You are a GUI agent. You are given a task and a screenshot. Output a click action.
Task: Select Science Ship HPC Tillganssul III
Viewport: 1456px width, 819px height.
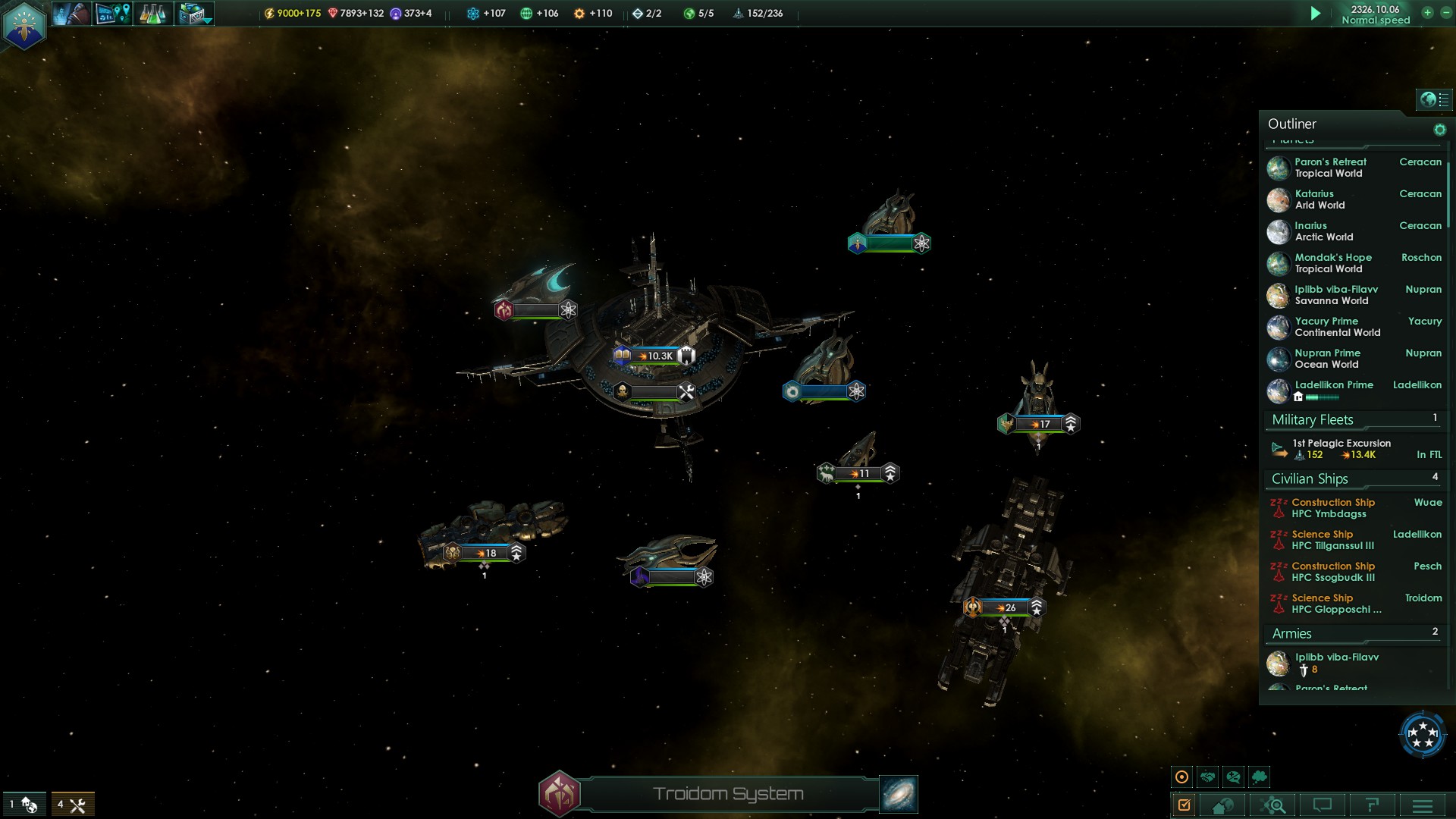tap(1332, 540)
